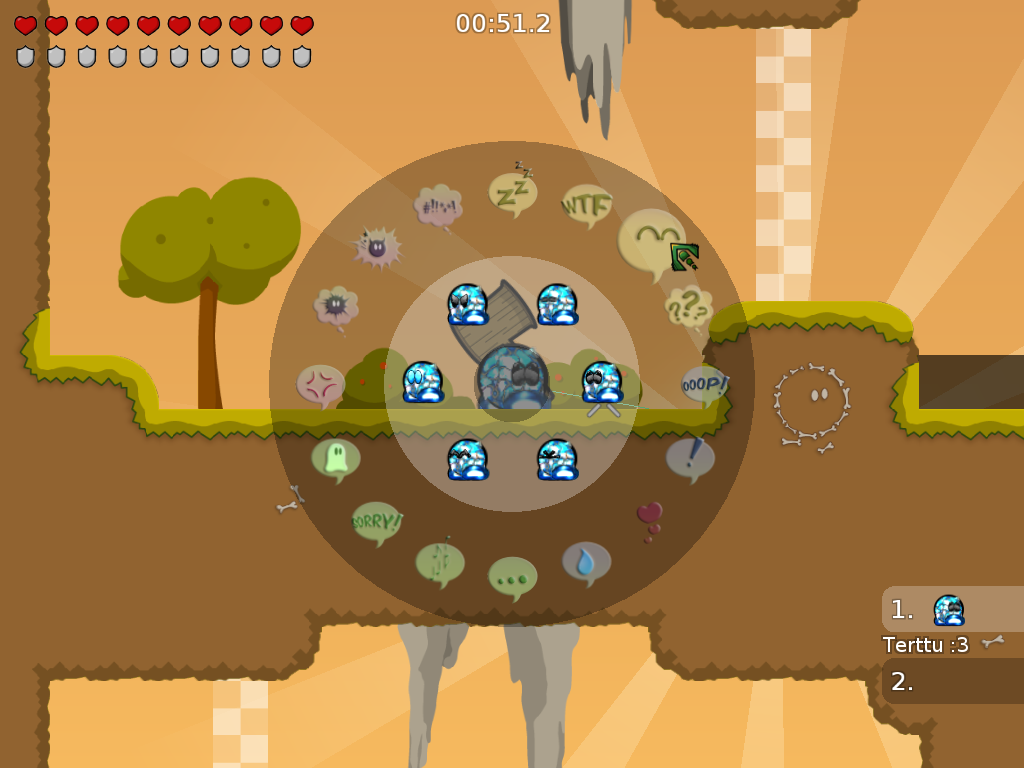Choose the pain cross-eyed tee face
This screenshot has height=768, width=1024.
coord(557,459)
